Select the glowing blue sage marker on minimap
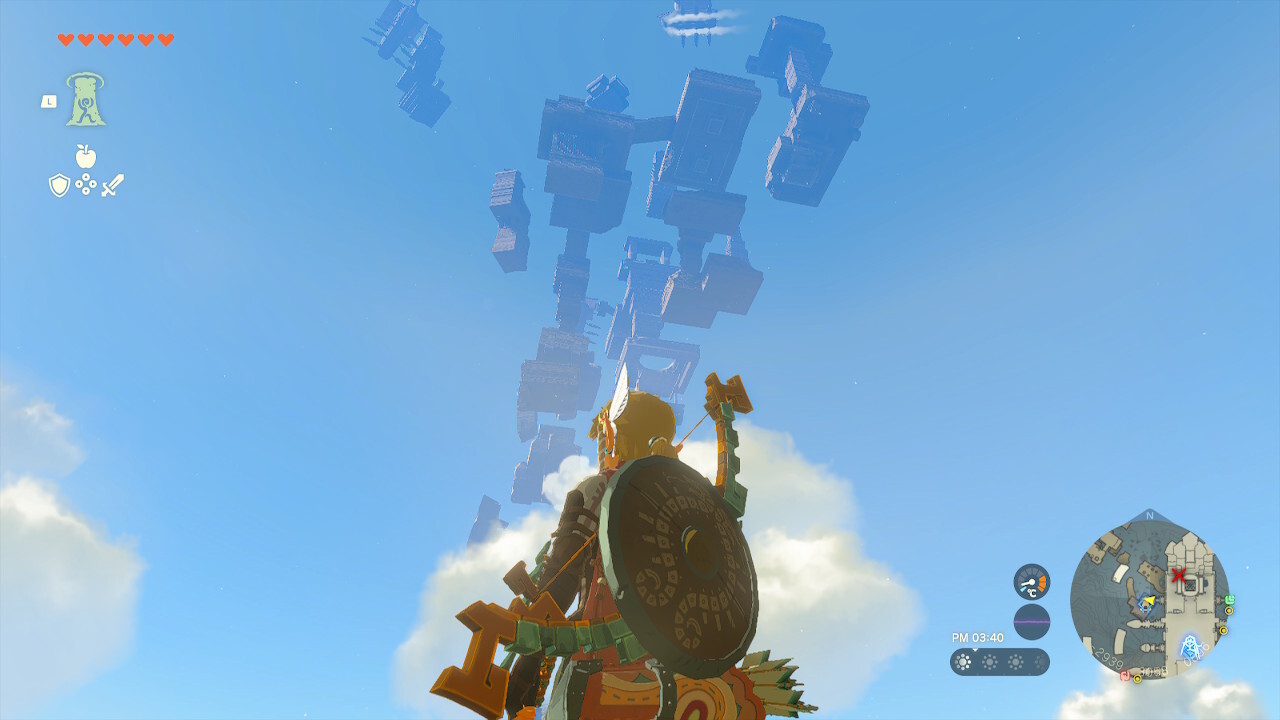 [x=1190, y=648]
